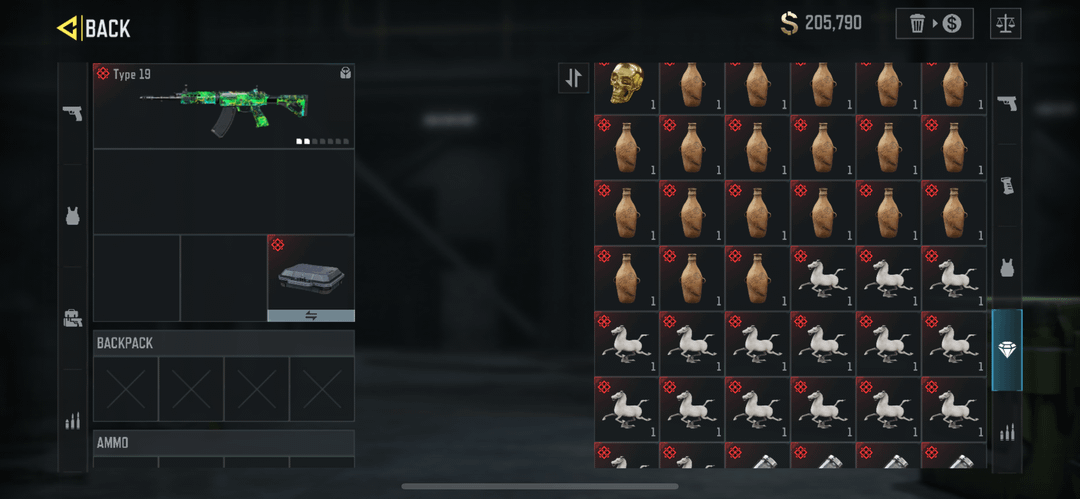The width and height of the screenshot is (1080, 499).
Task: Switch to the stash attachments tab
Action: coord(1007,186)
